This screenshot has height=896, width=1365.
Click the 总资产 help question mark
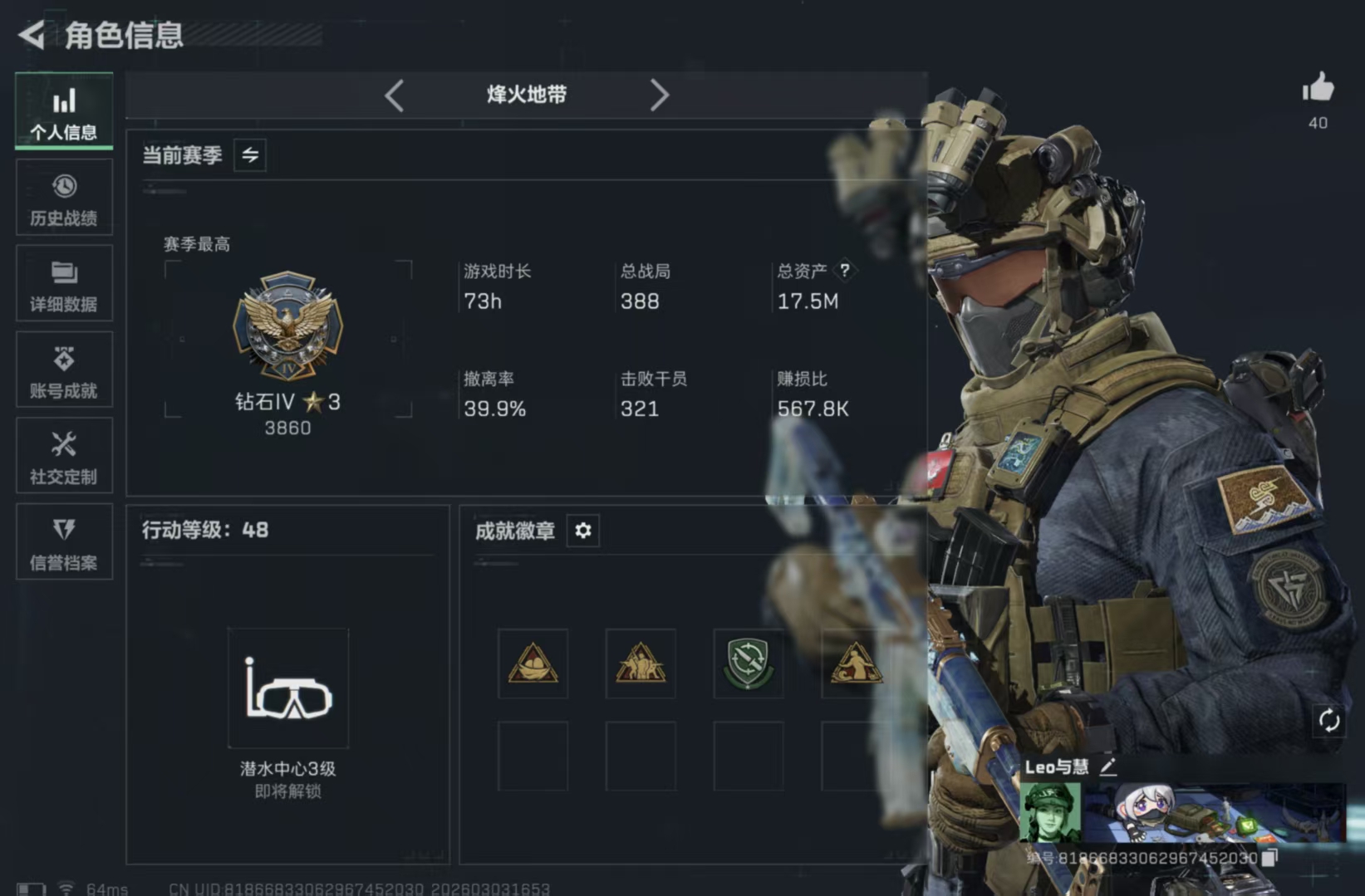[x=846, y=269]
